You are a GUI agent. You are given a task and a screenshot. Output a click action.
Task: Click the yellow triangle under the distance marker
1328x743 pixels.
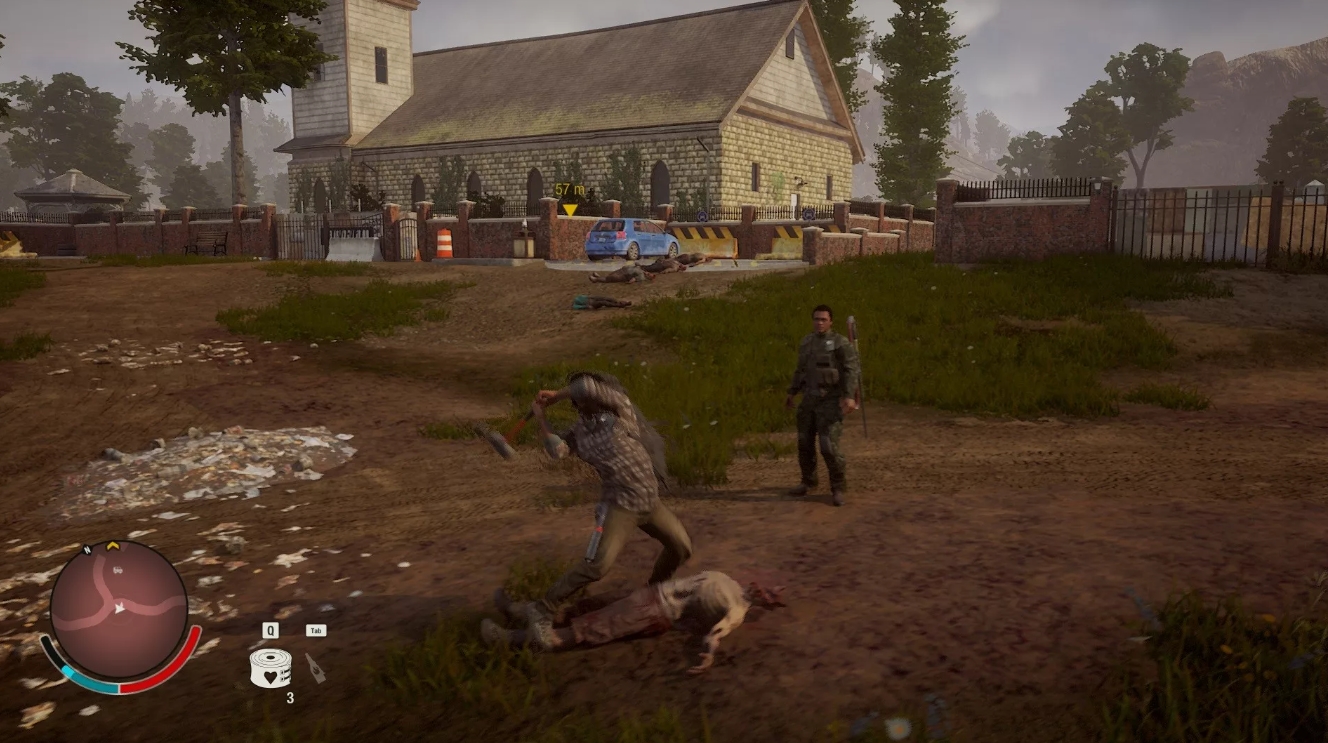click(x=569, y=208)
